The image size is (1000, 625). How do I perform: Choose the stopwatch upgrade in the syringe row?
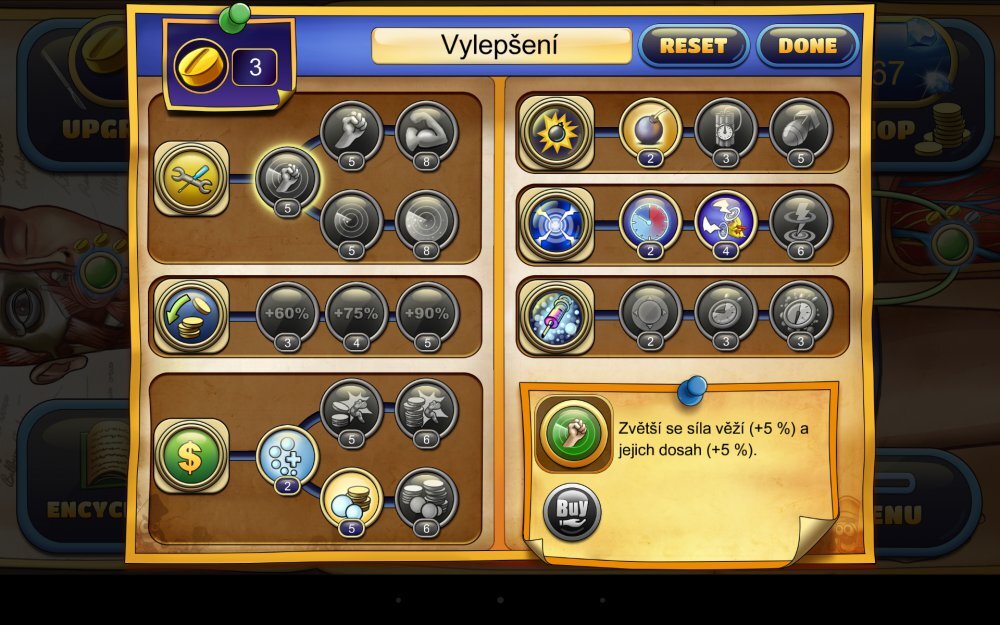click(801, 312)
